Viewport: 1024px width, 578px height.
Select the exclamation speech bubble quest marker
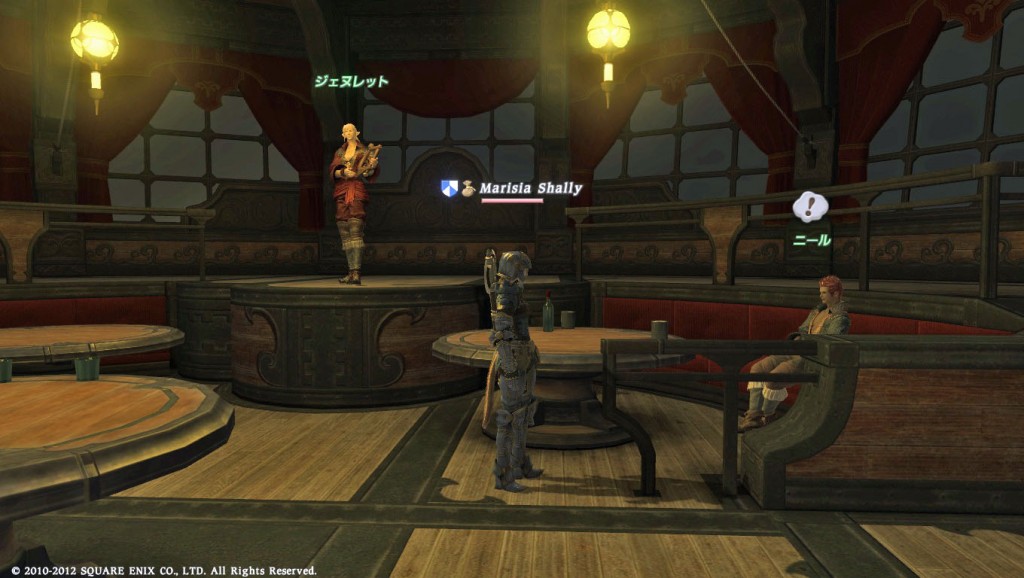tap(810, 207)
